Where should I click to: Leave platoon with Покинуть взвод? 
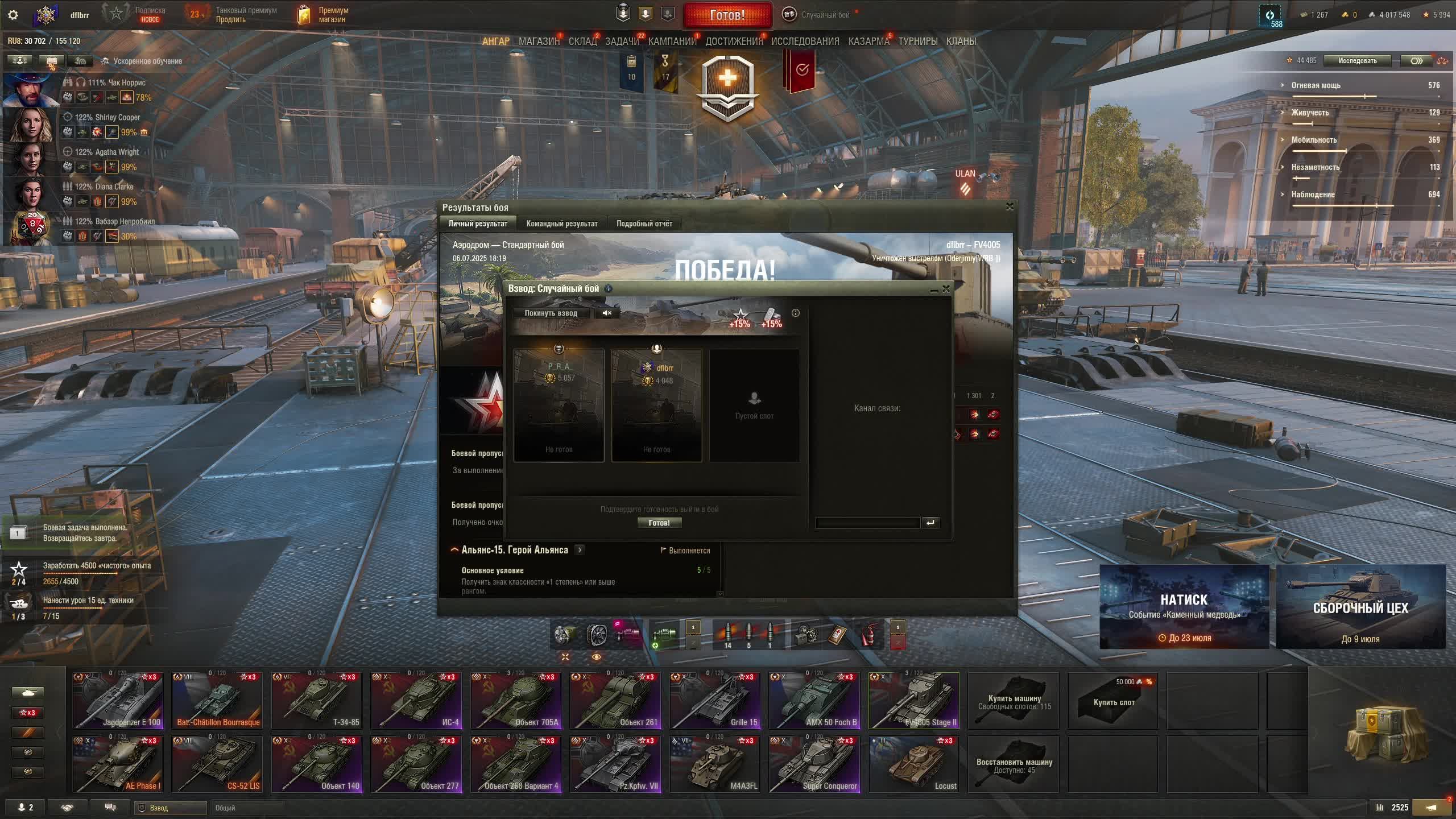point(551,313)
